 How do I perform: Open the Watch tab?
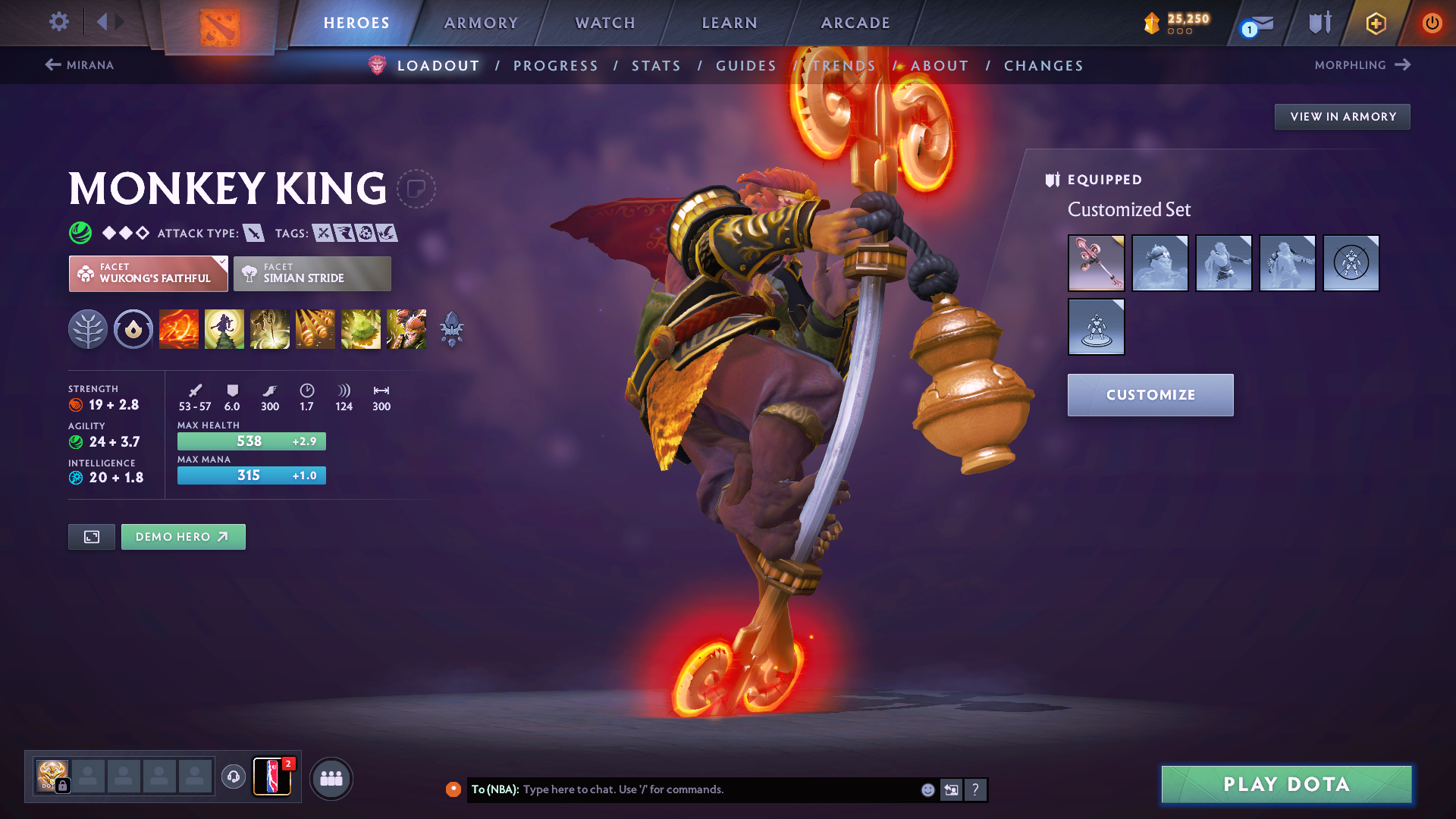click(605, 23)
